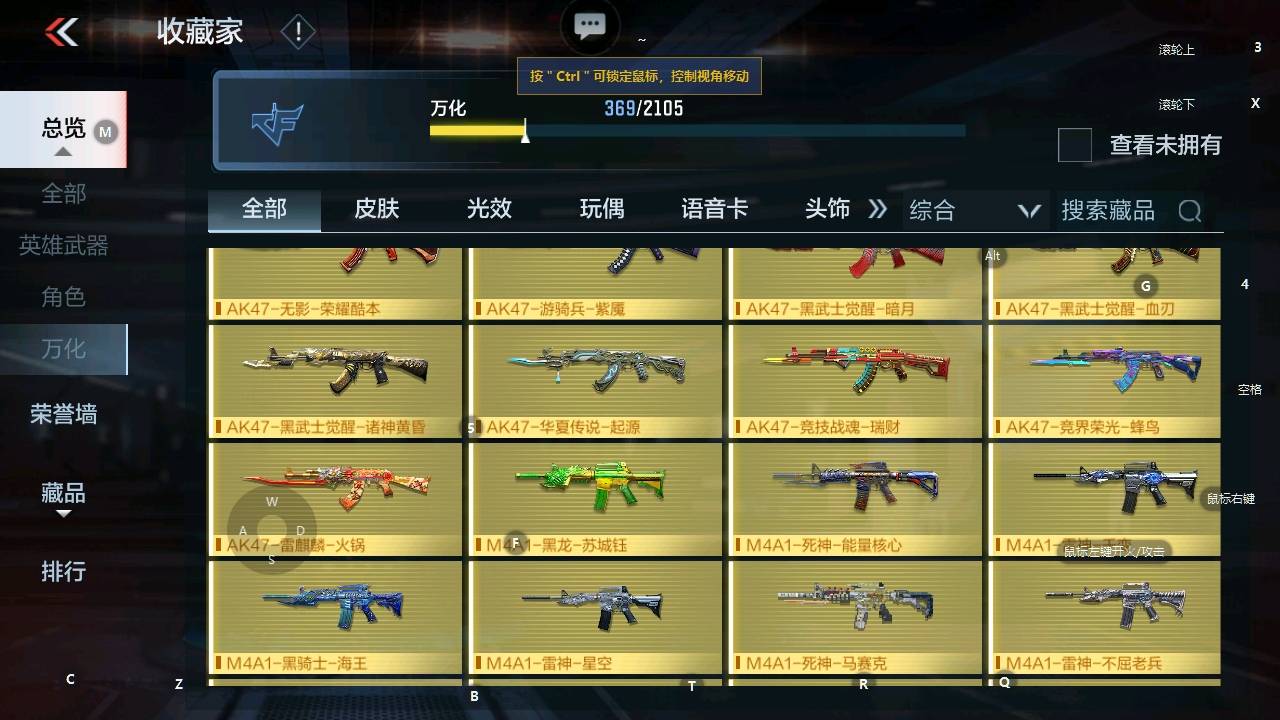Click the double chevron to show more category tabs
This screenshot has height=720, width=1280.
click(878, 210)
